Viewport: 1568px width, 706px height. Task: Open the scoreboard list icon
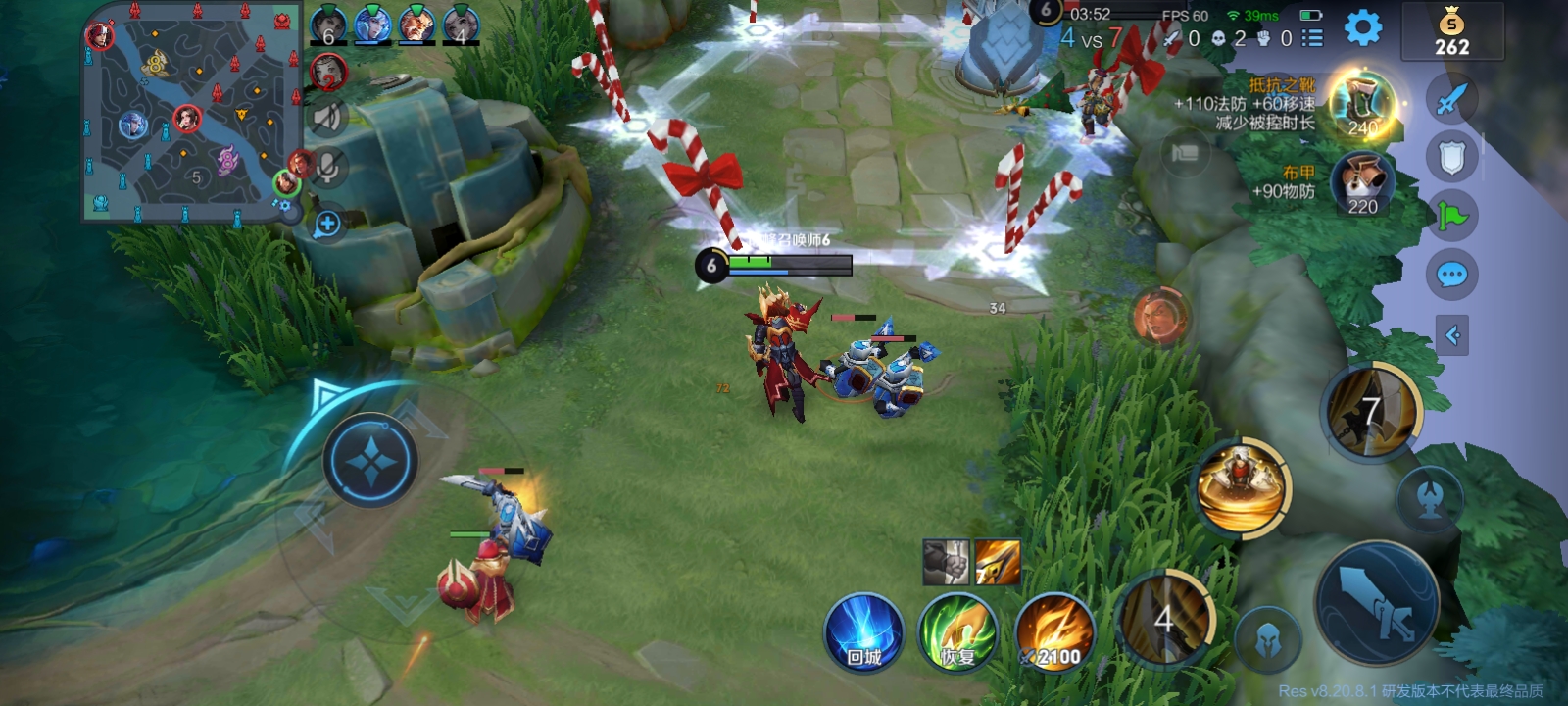[1312, 38]
